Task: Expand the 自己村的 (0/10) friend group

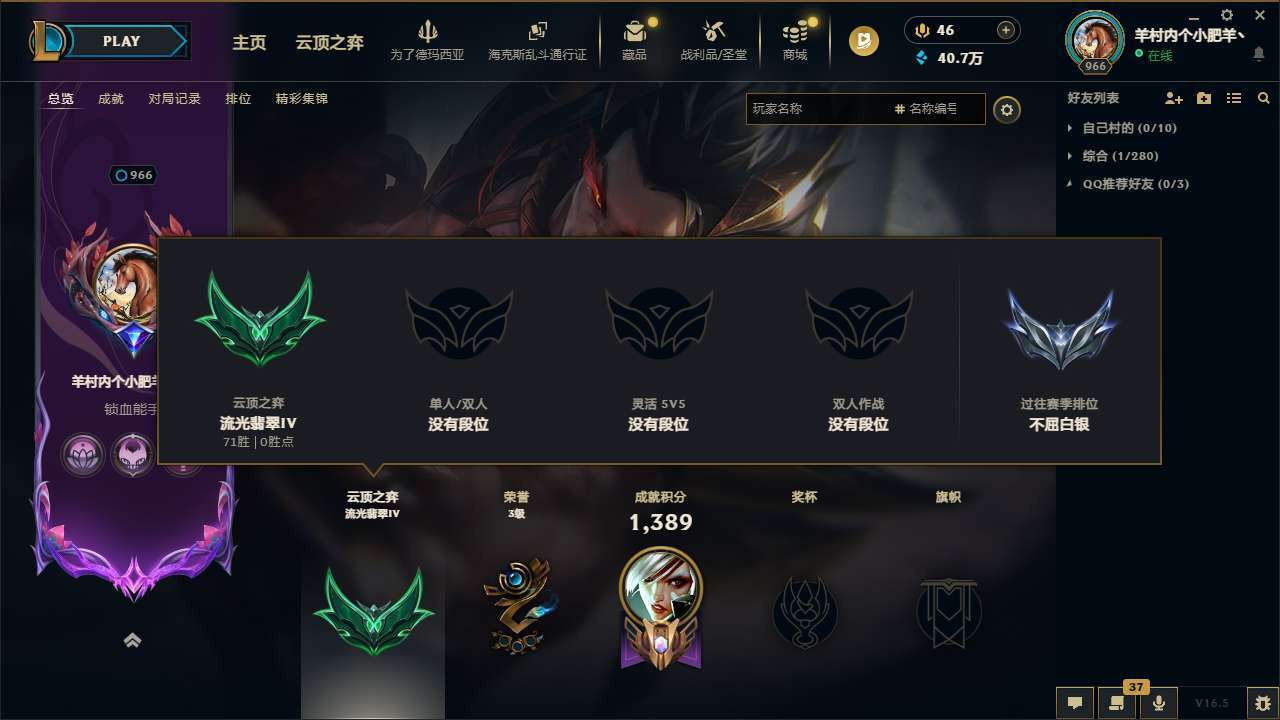Action: (x=1128, y=128)
